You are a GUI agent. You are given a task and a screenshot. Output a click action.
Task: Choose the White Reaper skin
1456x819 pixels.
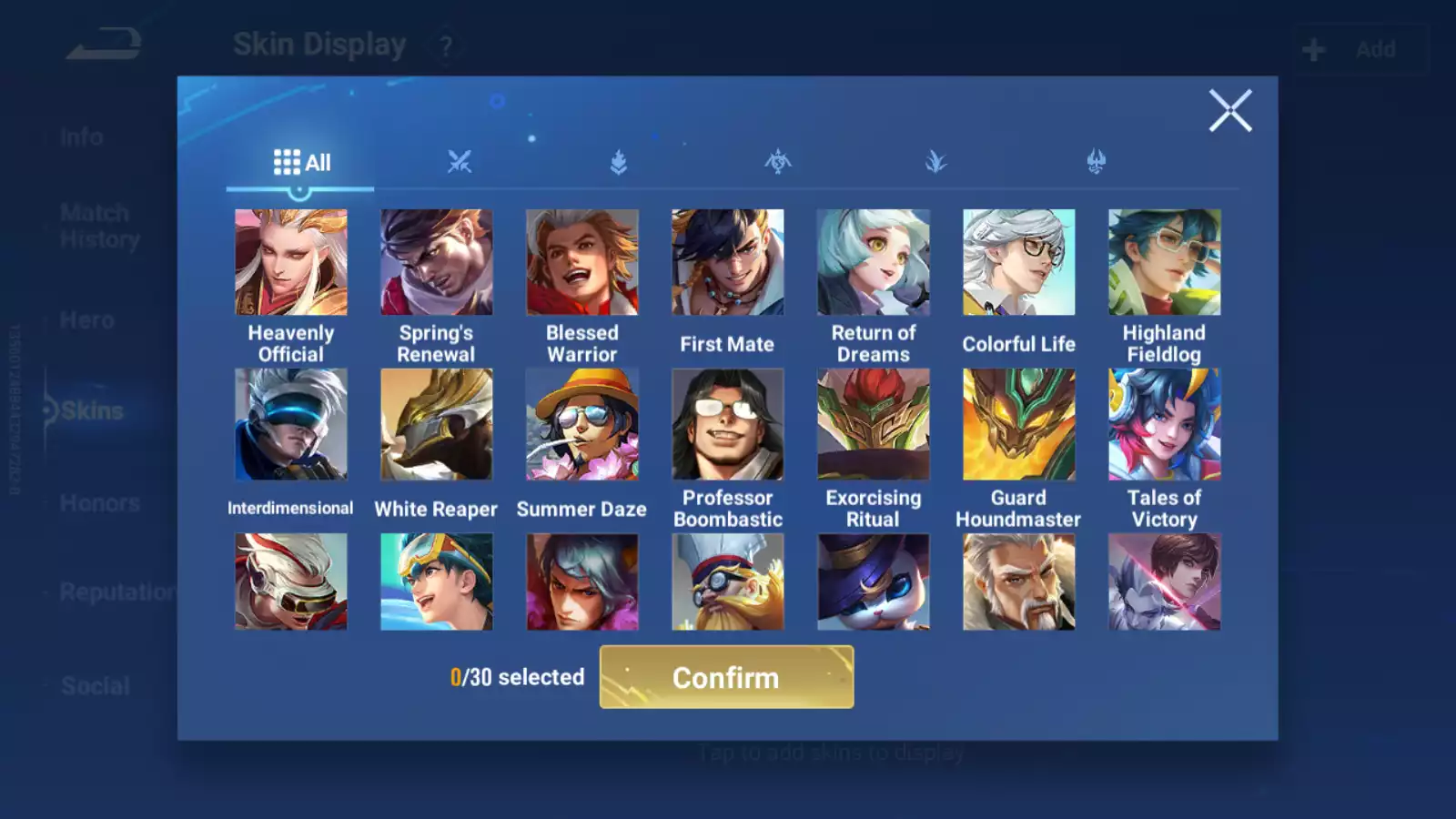pos(437,424)
